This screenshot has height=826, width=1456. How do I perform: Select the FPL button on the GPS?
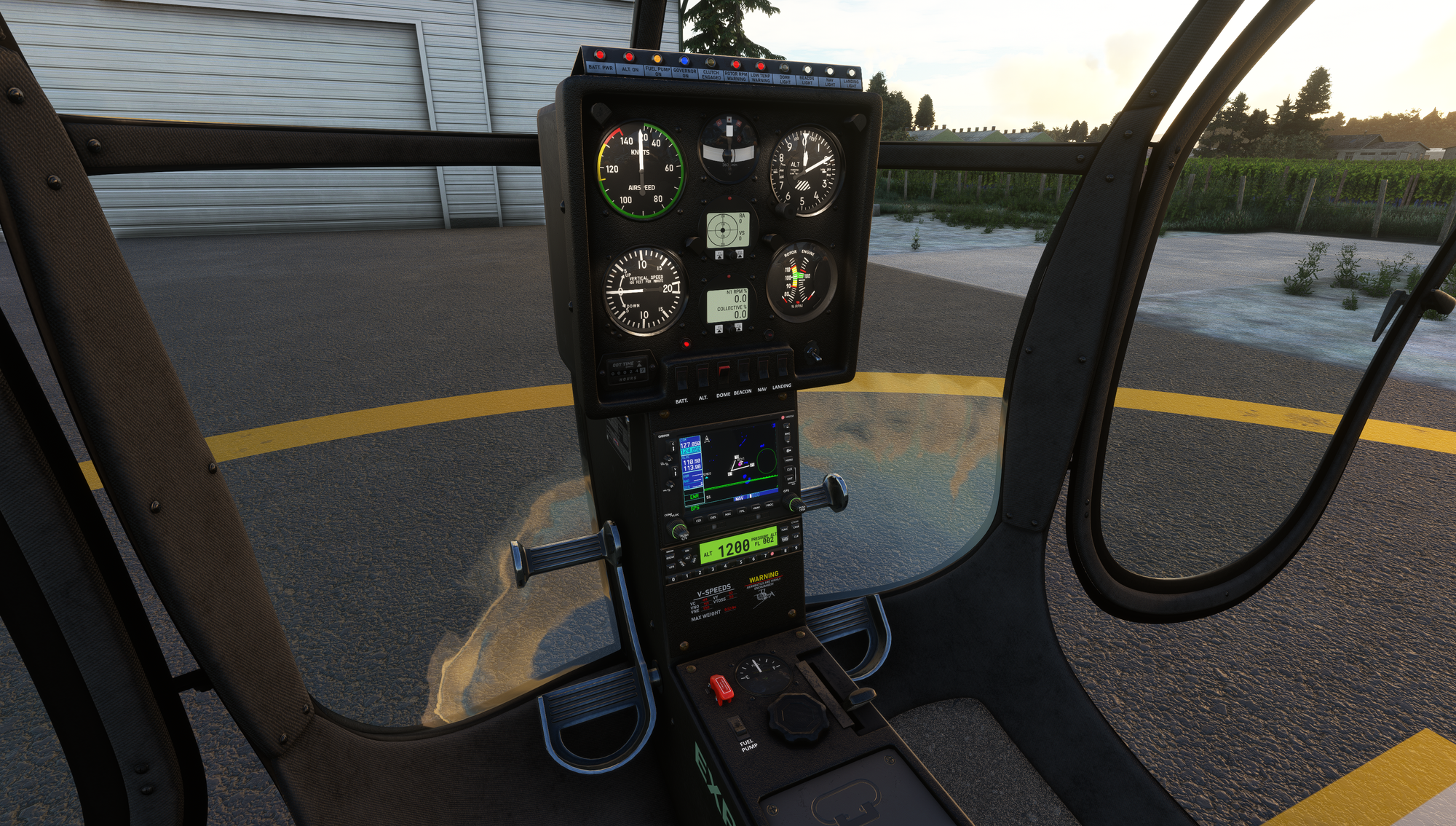click(743, 511)
